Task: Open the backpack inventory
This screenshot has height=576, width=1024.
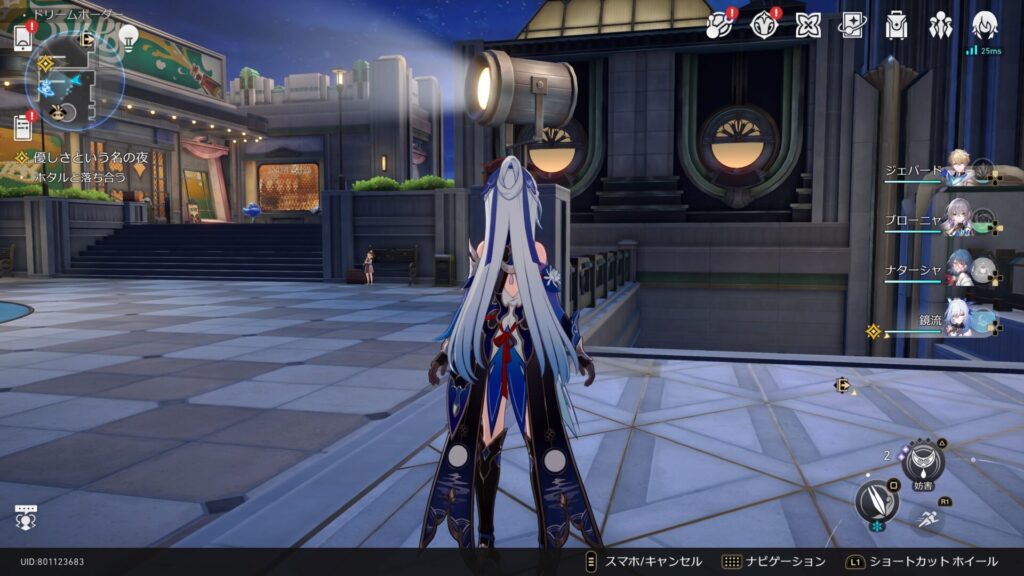Action: coord(896,25)
